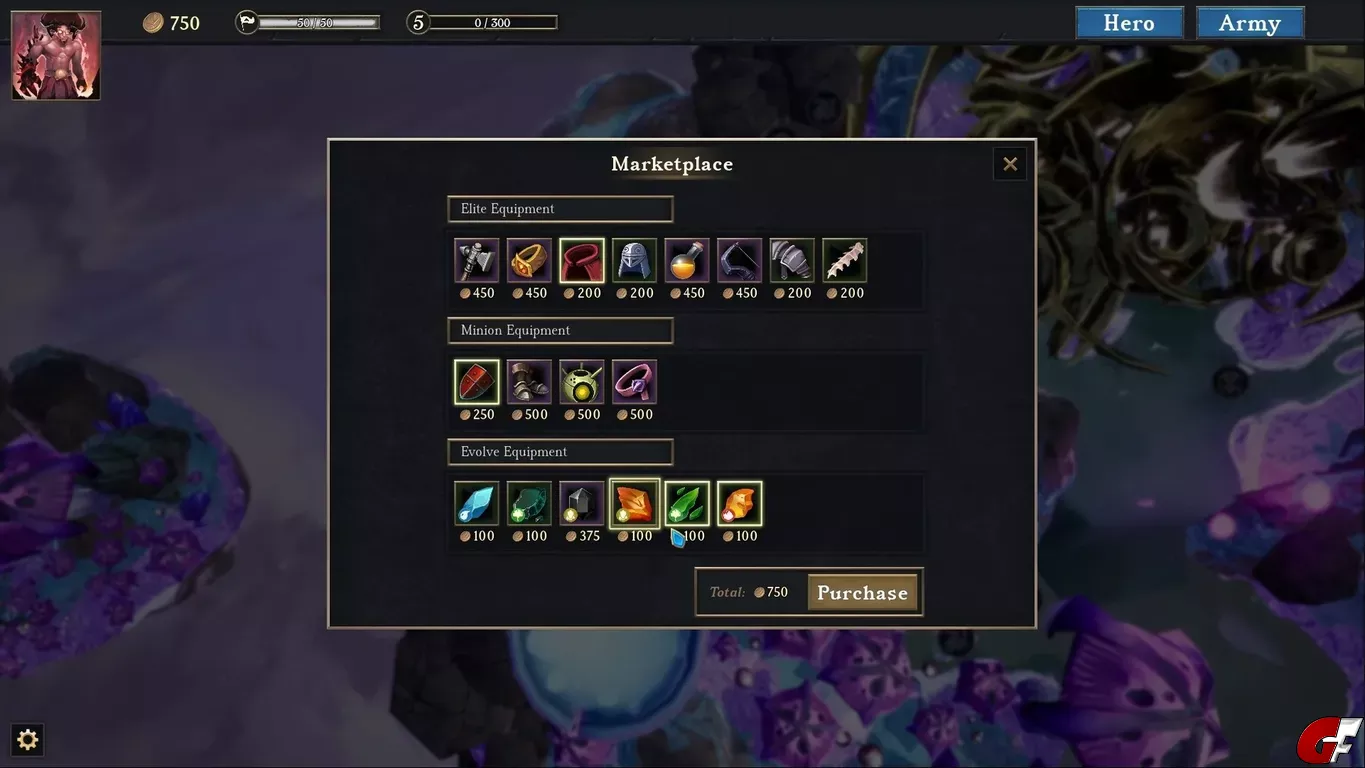Open settings with the gear icon
Image resolution: width=1365 pixels, height=768 pixels.
coord(28,739)
